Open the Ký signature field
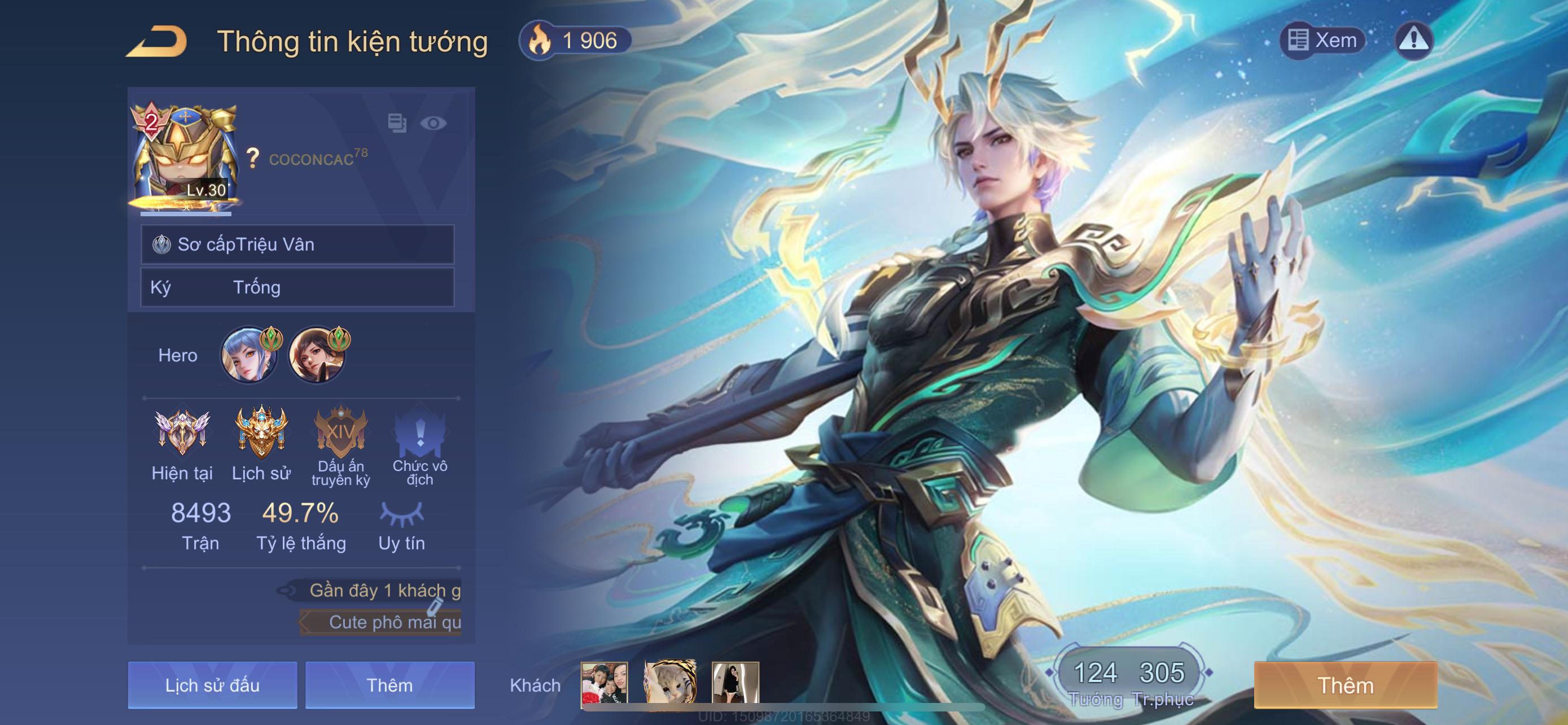 tap(297, 287)
